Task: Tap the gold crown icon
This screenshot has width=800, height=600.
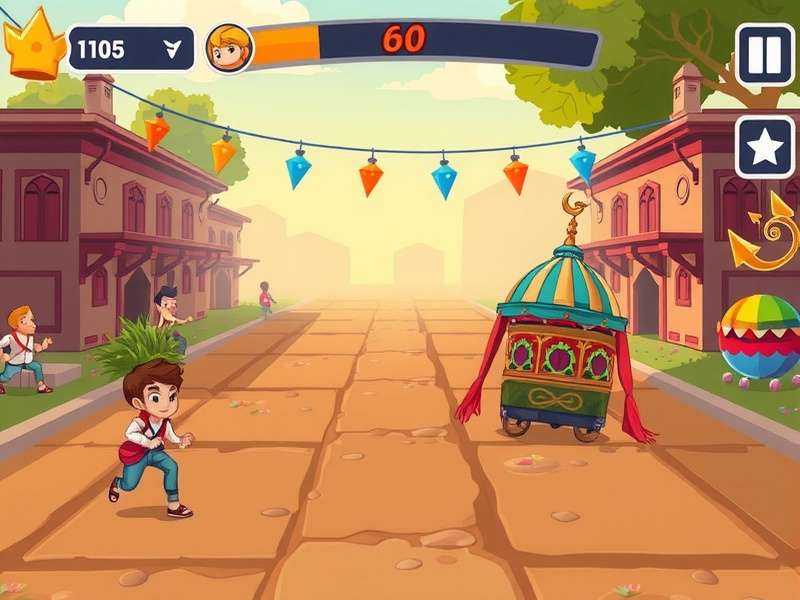Action: [34, 45]
